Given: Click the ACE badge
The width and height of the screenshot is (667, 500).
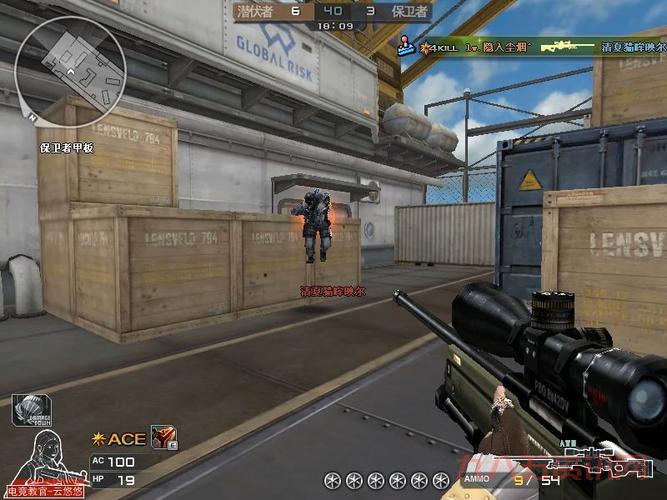Looking at the screenshot, I should 120,438.
